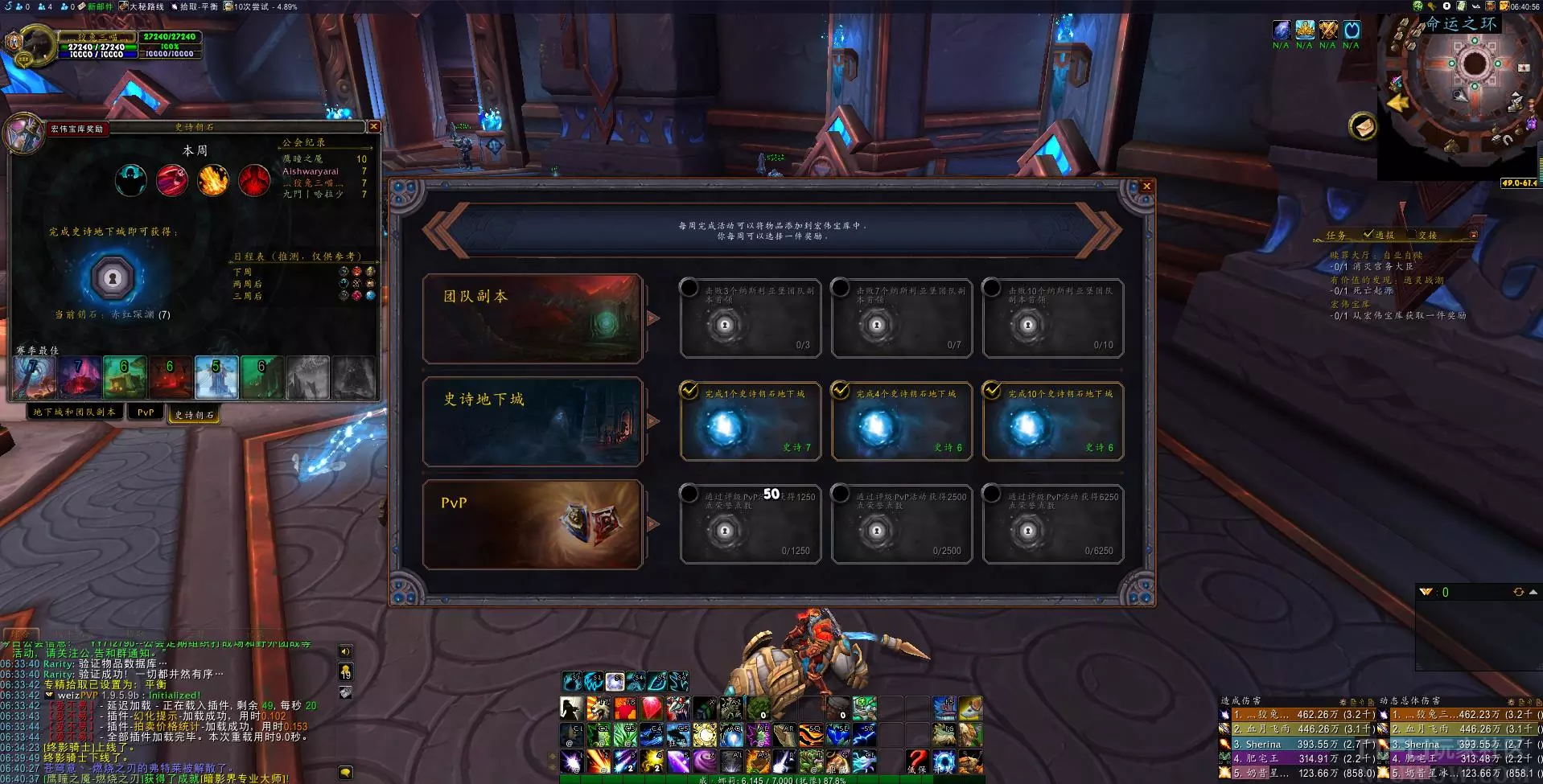The image size is (1543, 784).
Task: Switch to the 地下城和团队副本 tab
Action: coord(74,413)
